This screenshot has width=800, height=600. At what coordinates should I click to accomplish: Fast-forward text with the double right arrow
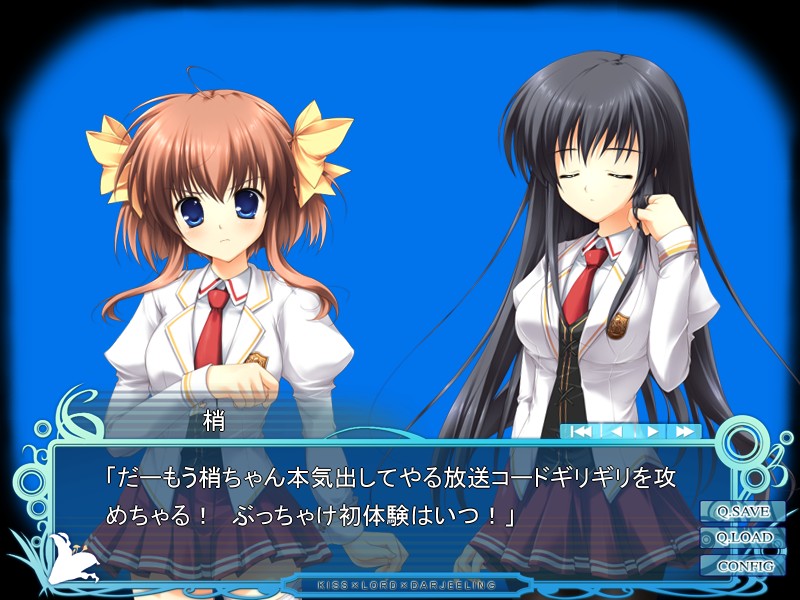coord(685,432)
